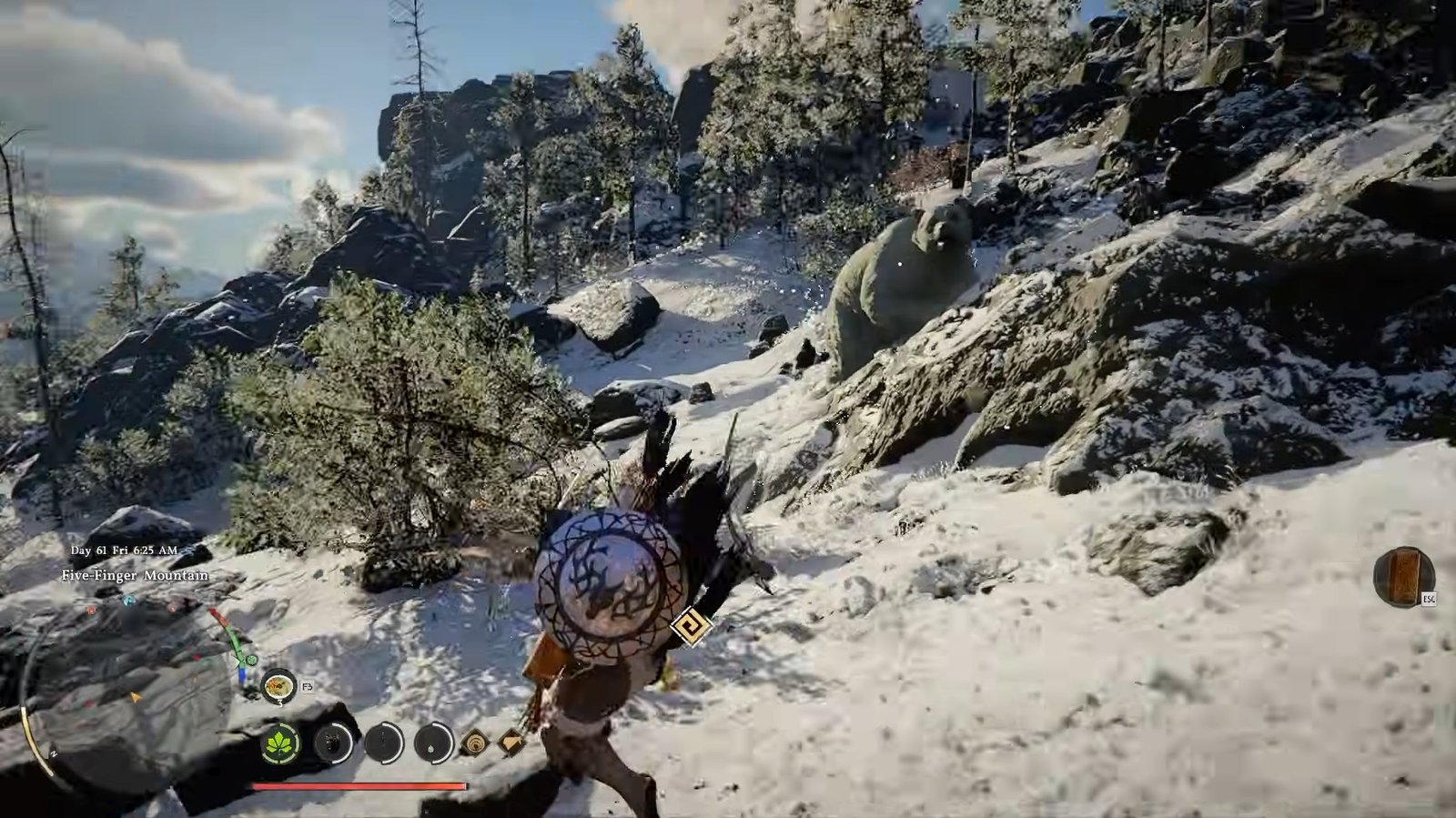Click the small green badge beside the minimap
1456x818 pixels.
coord(250,660)
